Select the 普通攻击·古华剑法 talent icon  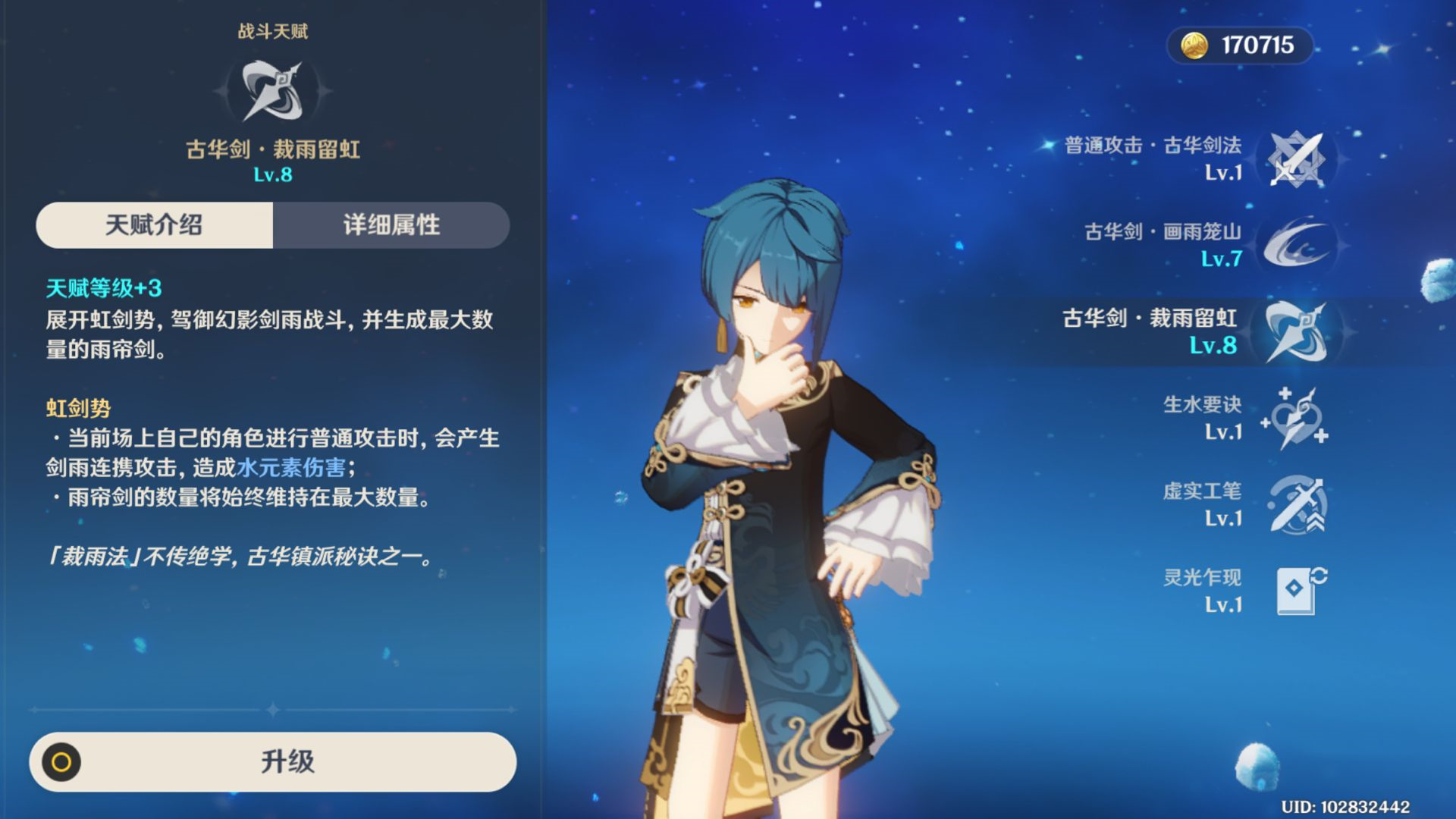(1299, 161)
